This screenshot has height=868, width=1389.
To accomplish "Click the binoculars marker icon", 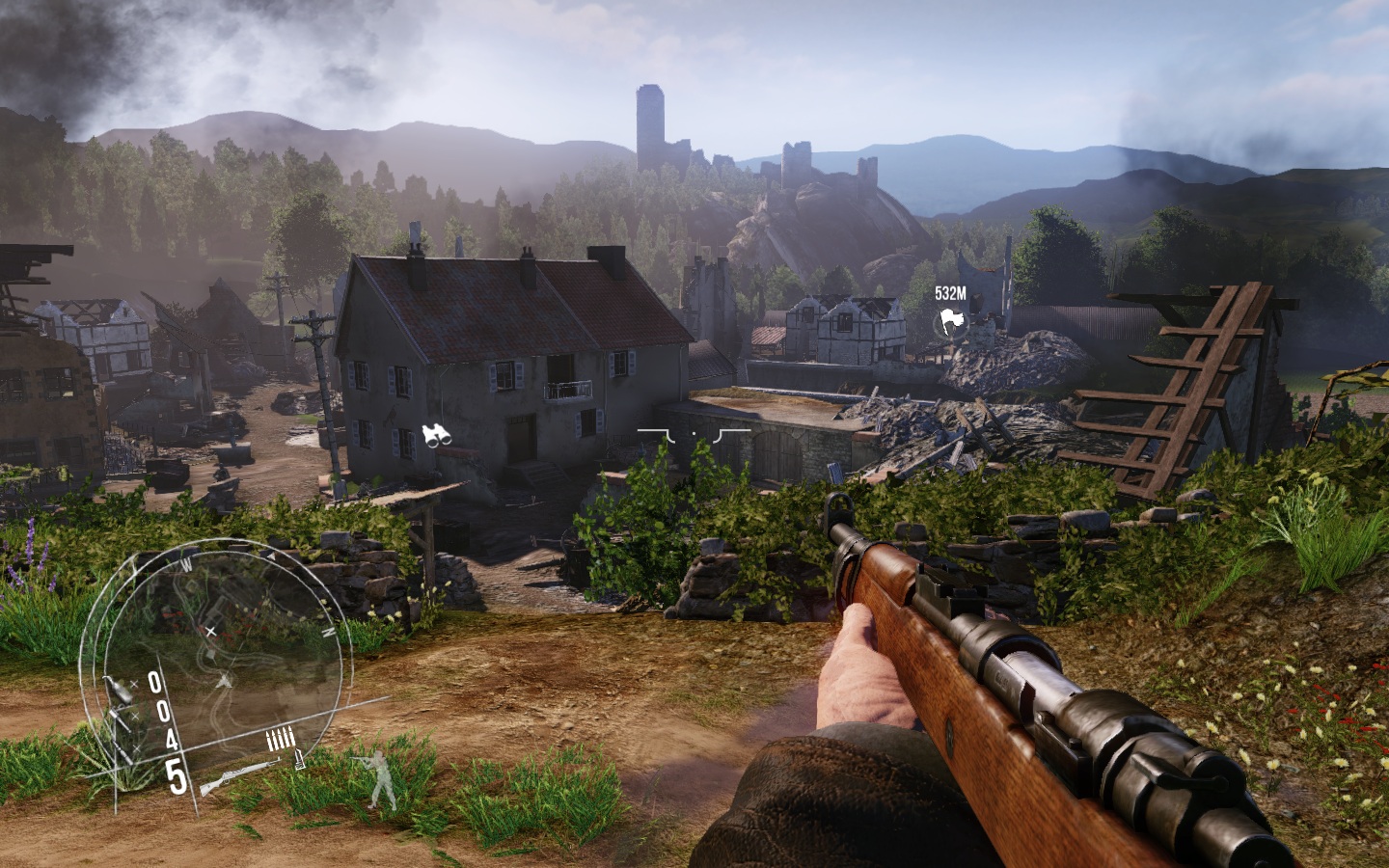I will pyautogui.click(x=437, y=436).
